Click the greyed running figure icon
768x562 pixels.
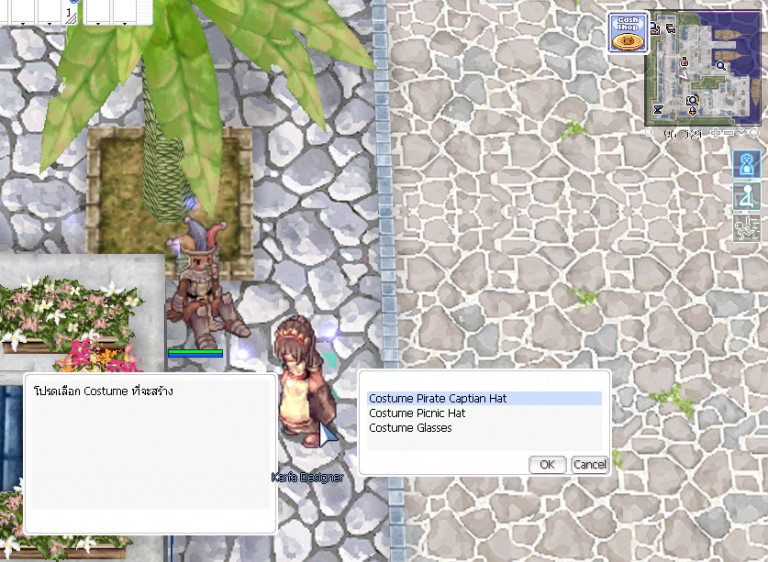pos(745,228)
